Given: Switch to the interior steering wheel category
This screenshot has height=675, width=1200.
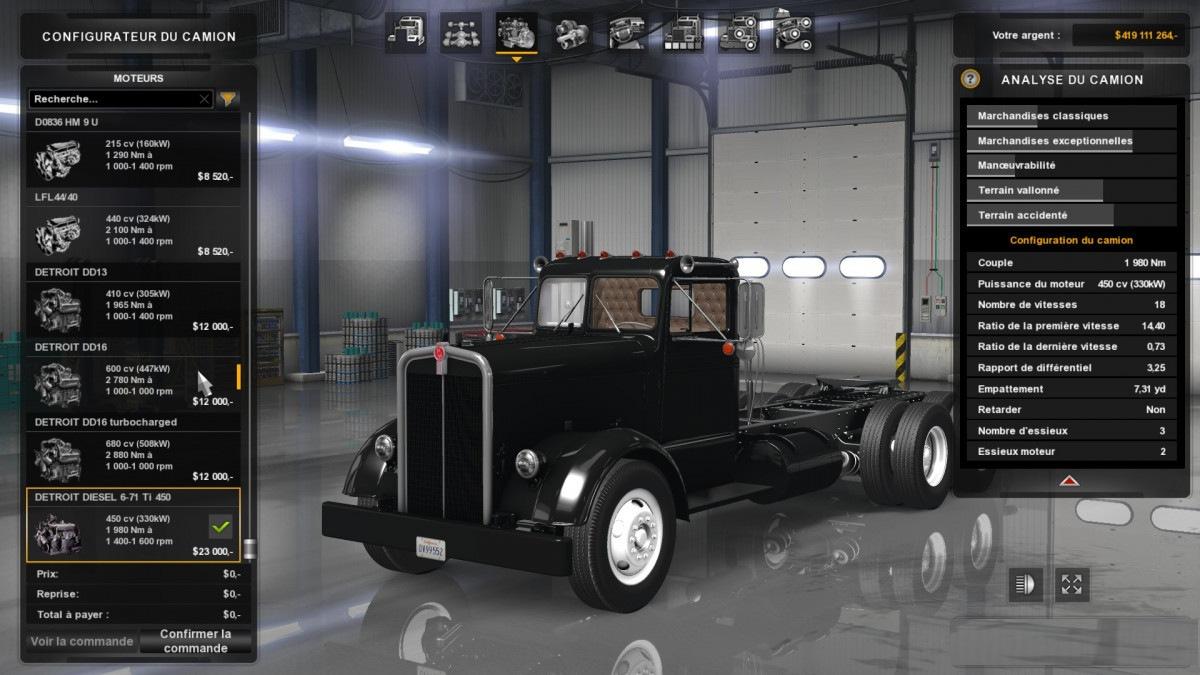Looking at the screenshot, I should [x=627, y=33].
